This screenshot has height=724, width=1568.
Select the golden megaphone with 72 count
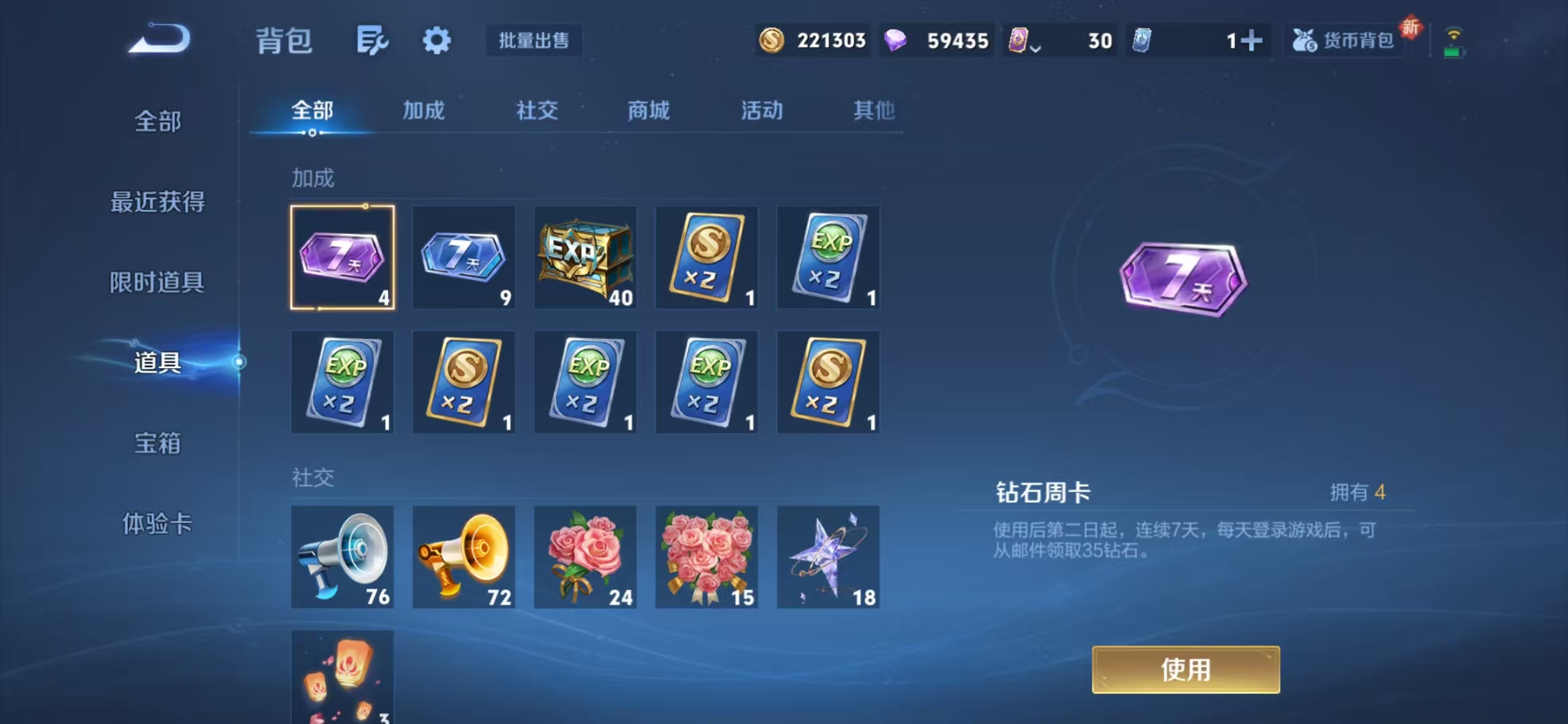[x=464, y=556]
